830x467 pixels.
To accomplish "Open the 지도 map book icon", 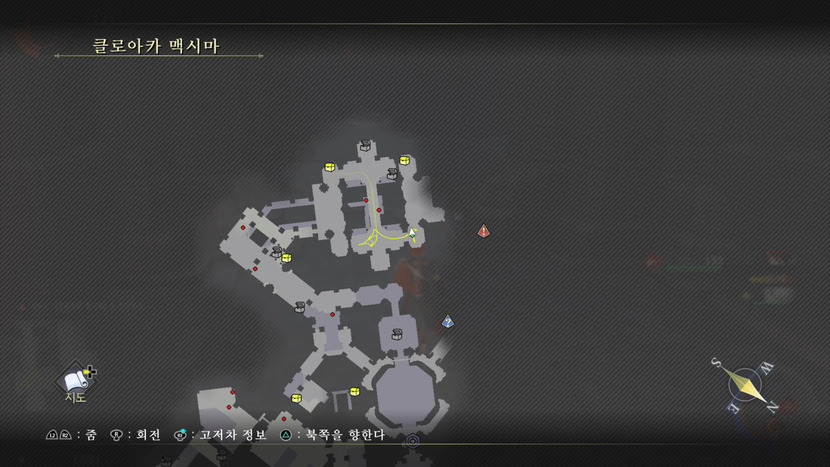I will (x=75, y=380).
